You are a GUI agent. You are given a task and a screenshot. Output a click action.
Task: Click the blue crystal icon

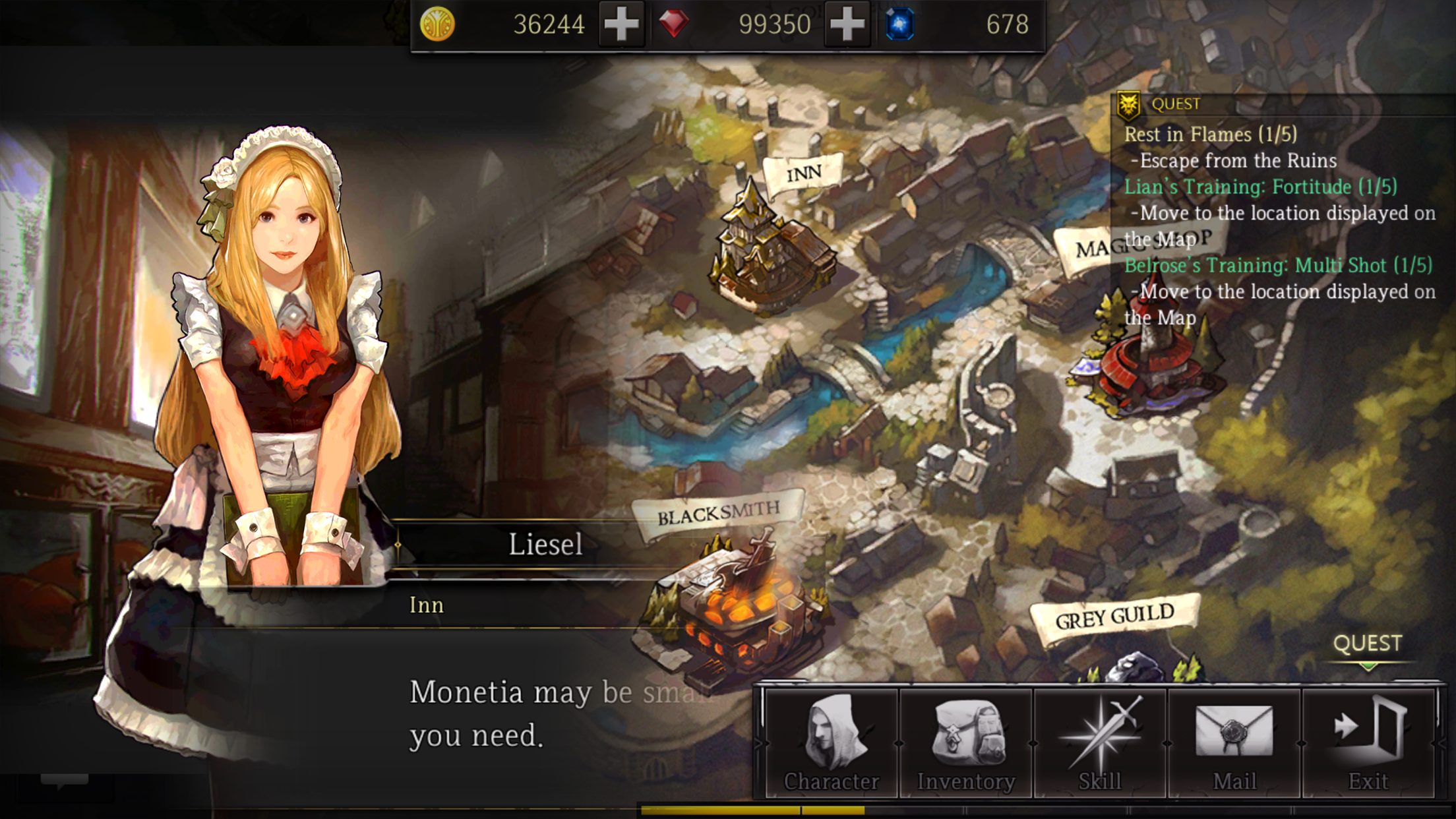click(901, 24)
